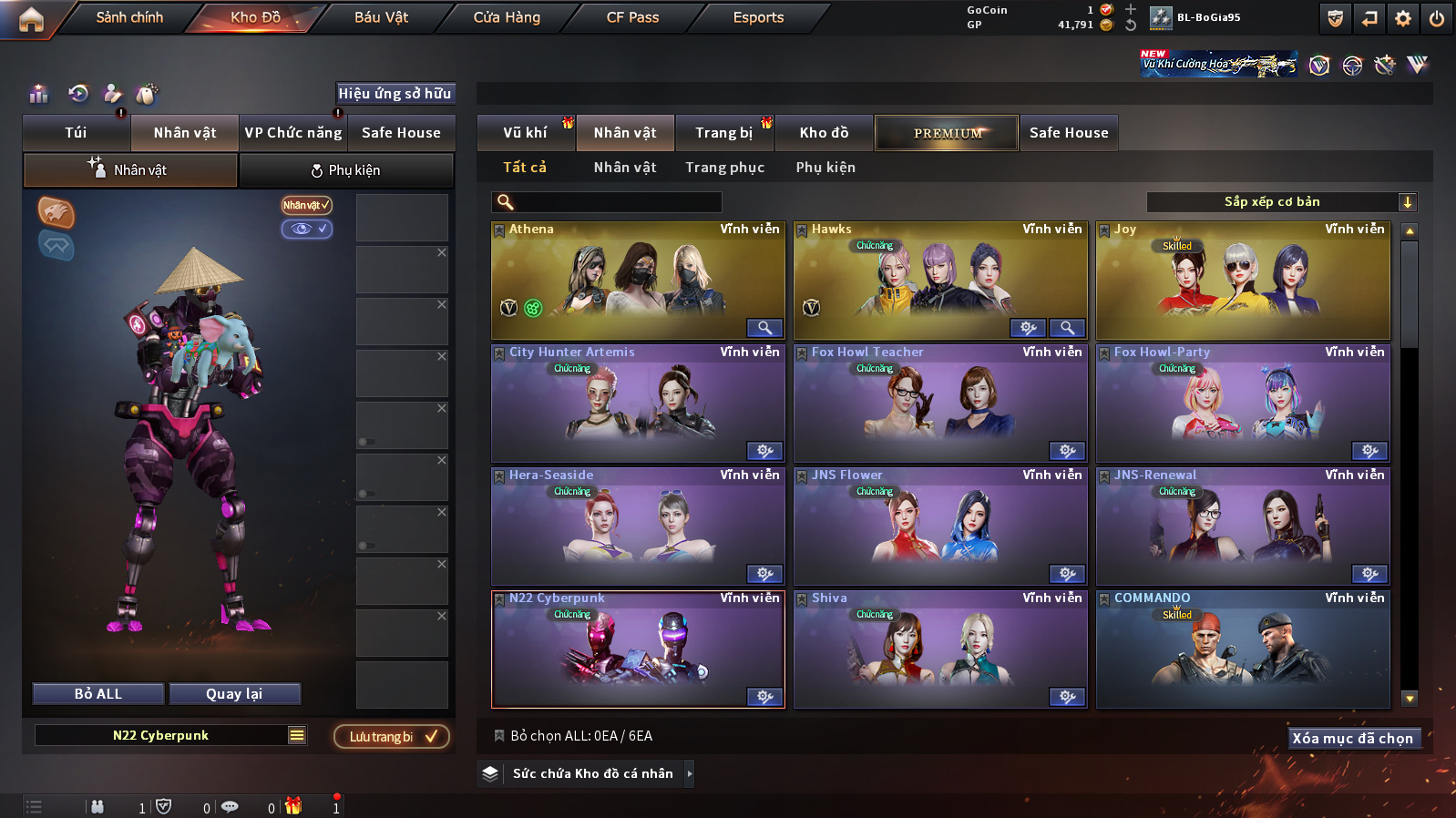1456x818 pixels.
Task: Pick the COMMANDO character card
Action: point(1243,649)
